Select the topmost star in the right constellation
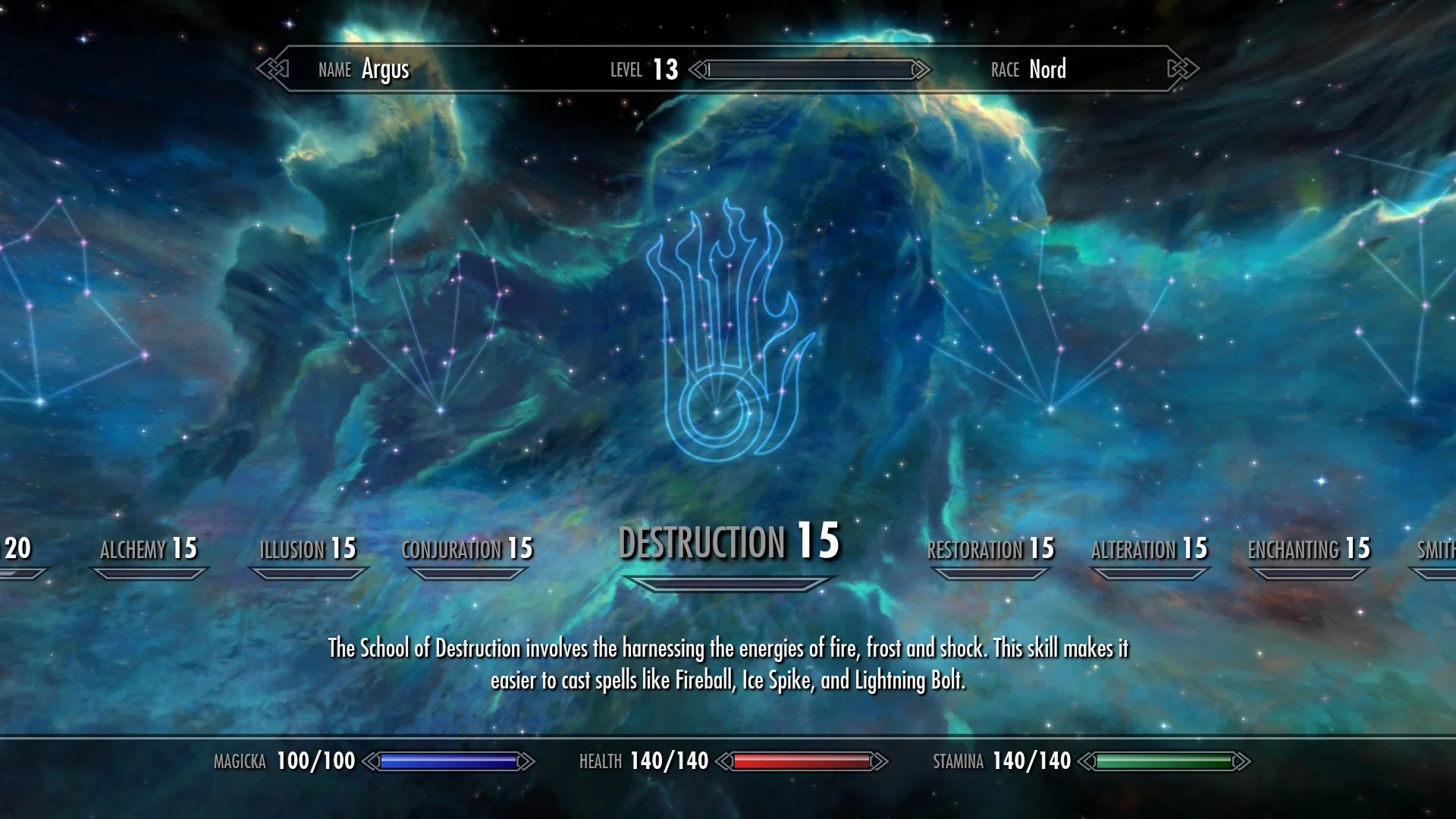This screenshot has height=819, width=1456. [1013, 218]
